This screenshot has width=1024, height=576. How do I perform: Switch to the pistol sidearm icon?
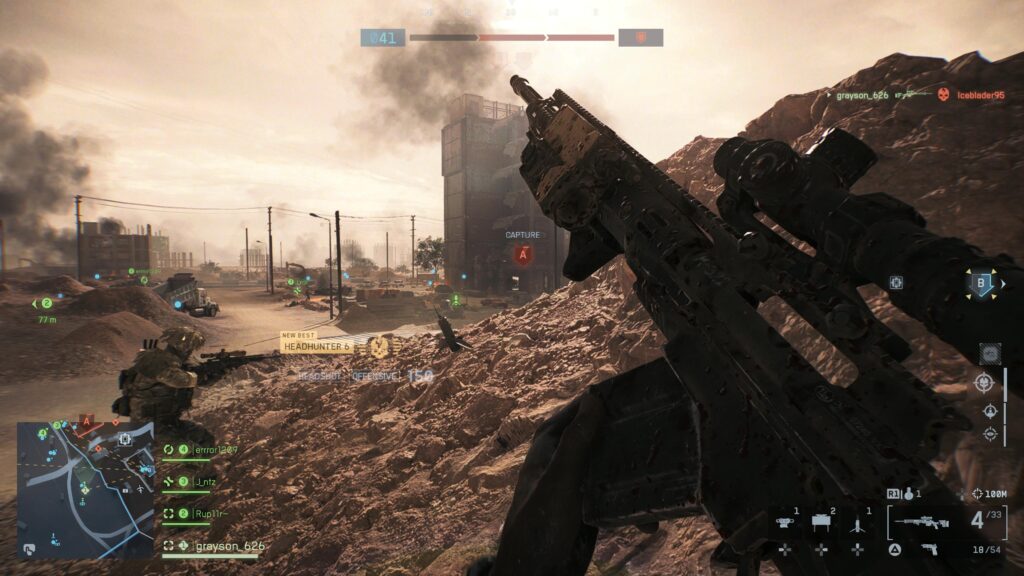point(929,549)
